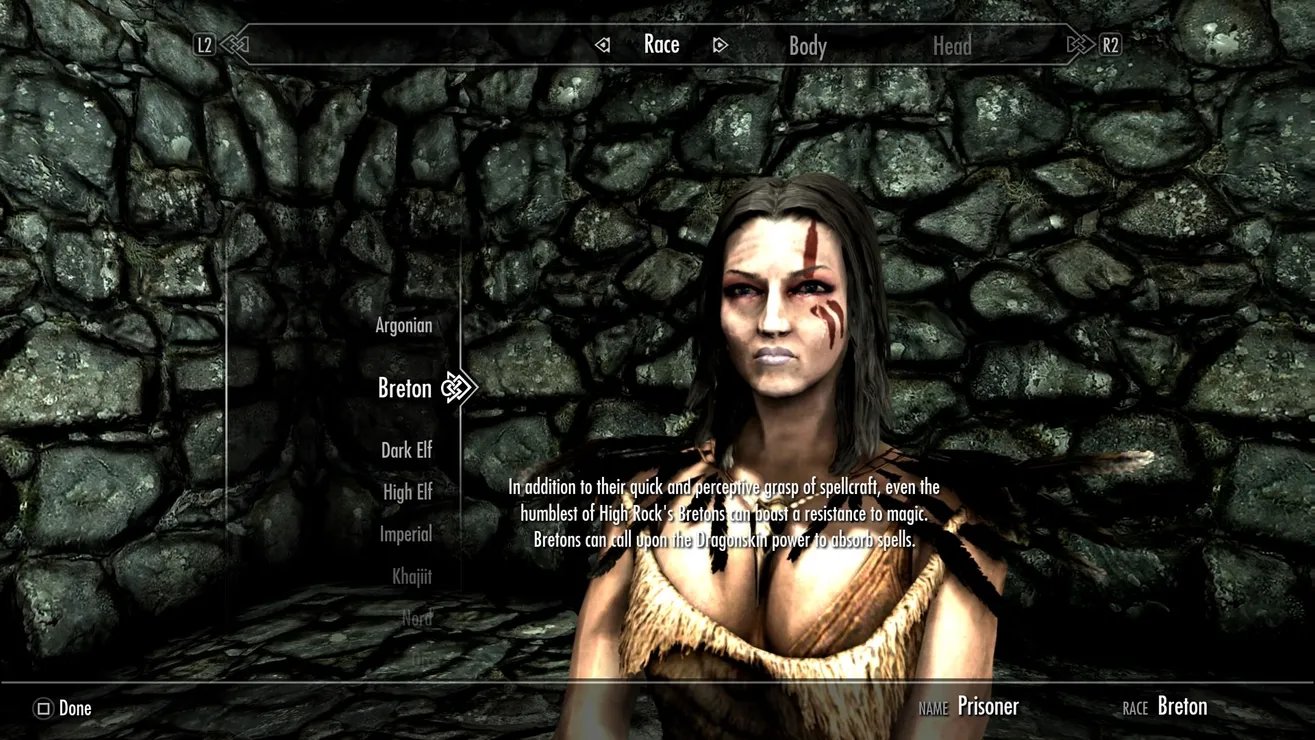This screenshot has height=740, width=1315.
Task: Edit the character name Prisoner
Action: 987,707
